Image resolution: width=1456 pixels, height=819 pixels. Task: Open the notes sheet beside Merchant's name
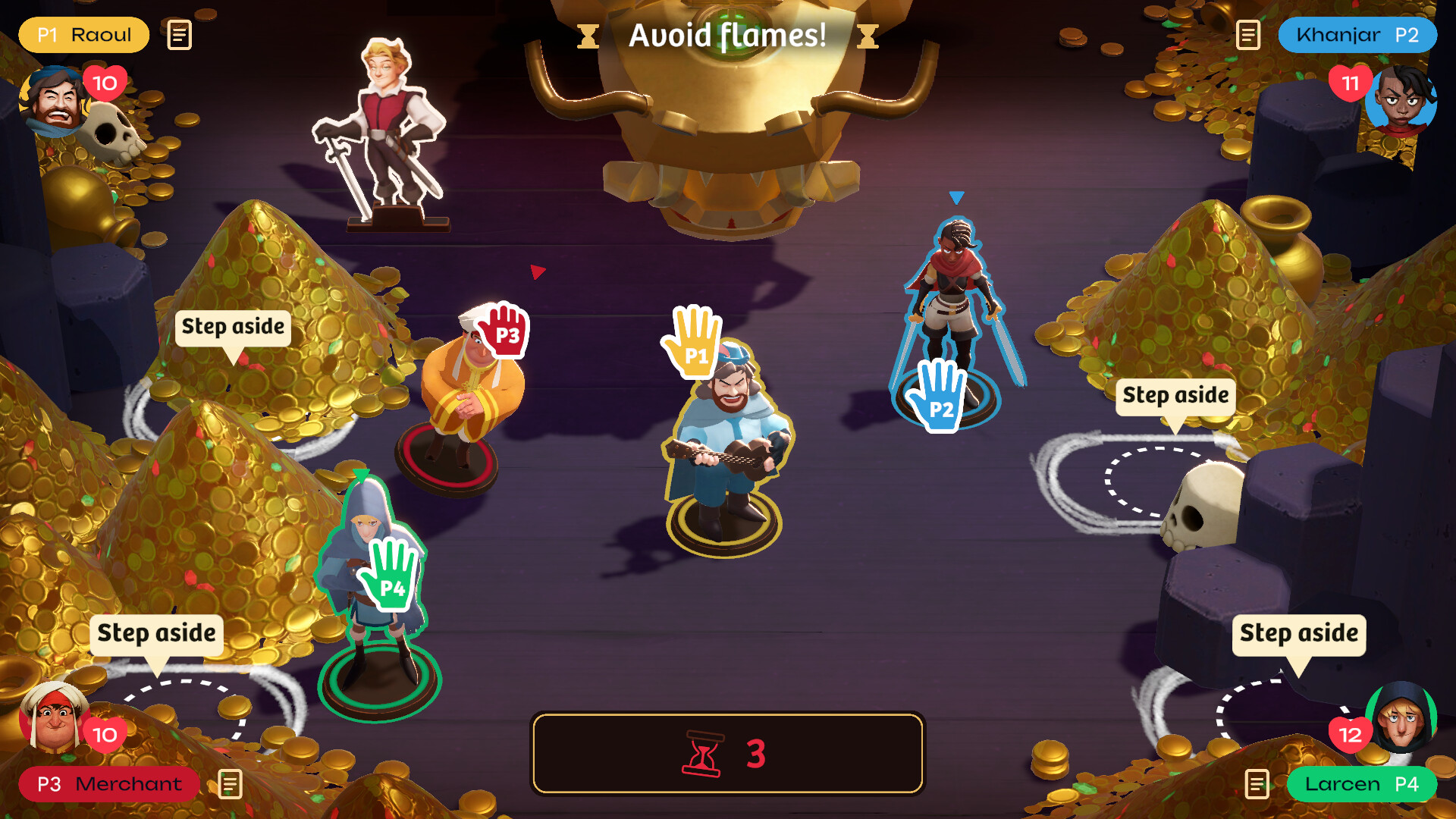pyautogui.click(x=230, y=784)
